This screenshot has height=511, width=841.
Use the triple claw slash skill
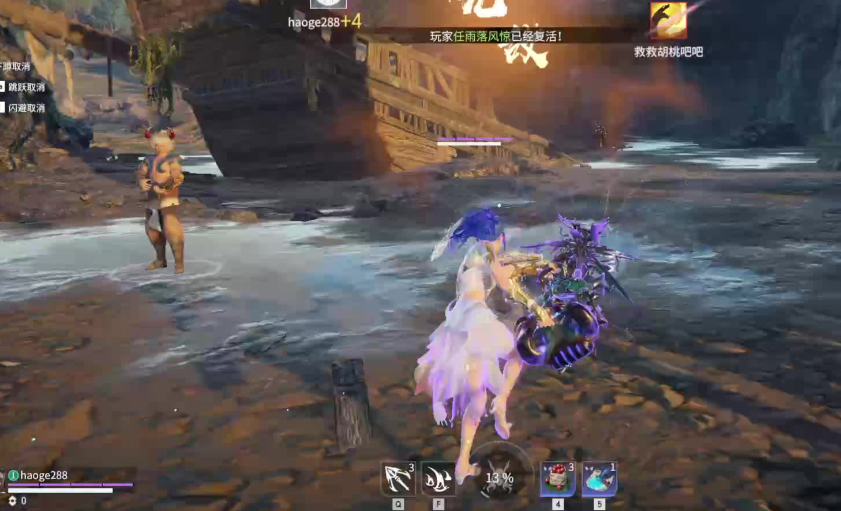pyautogui.click(x=437, y=478)
